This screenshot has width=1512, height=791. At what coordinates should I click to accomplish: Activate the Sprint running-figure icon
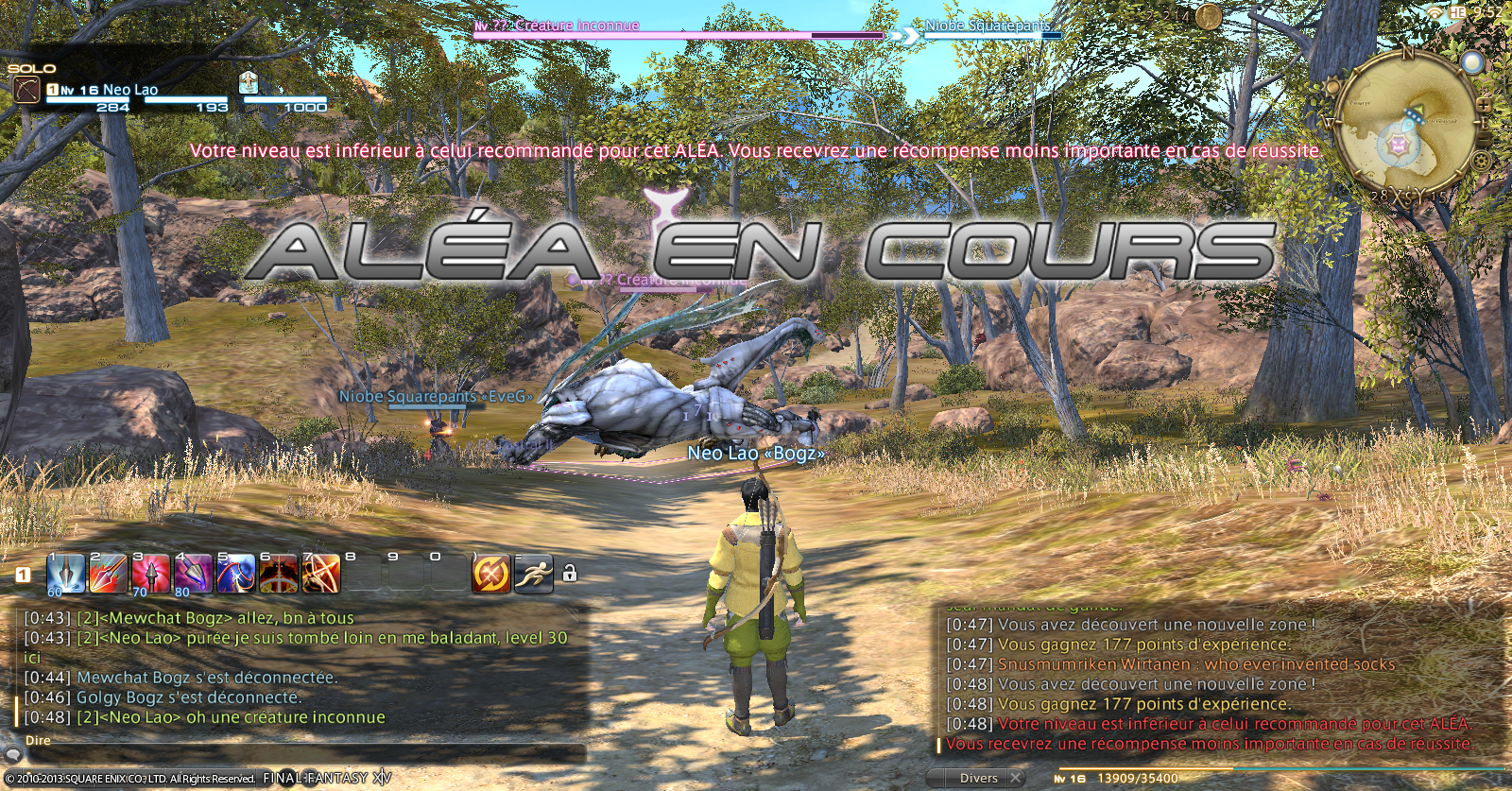pyautogui.click(x=534, y=574)
